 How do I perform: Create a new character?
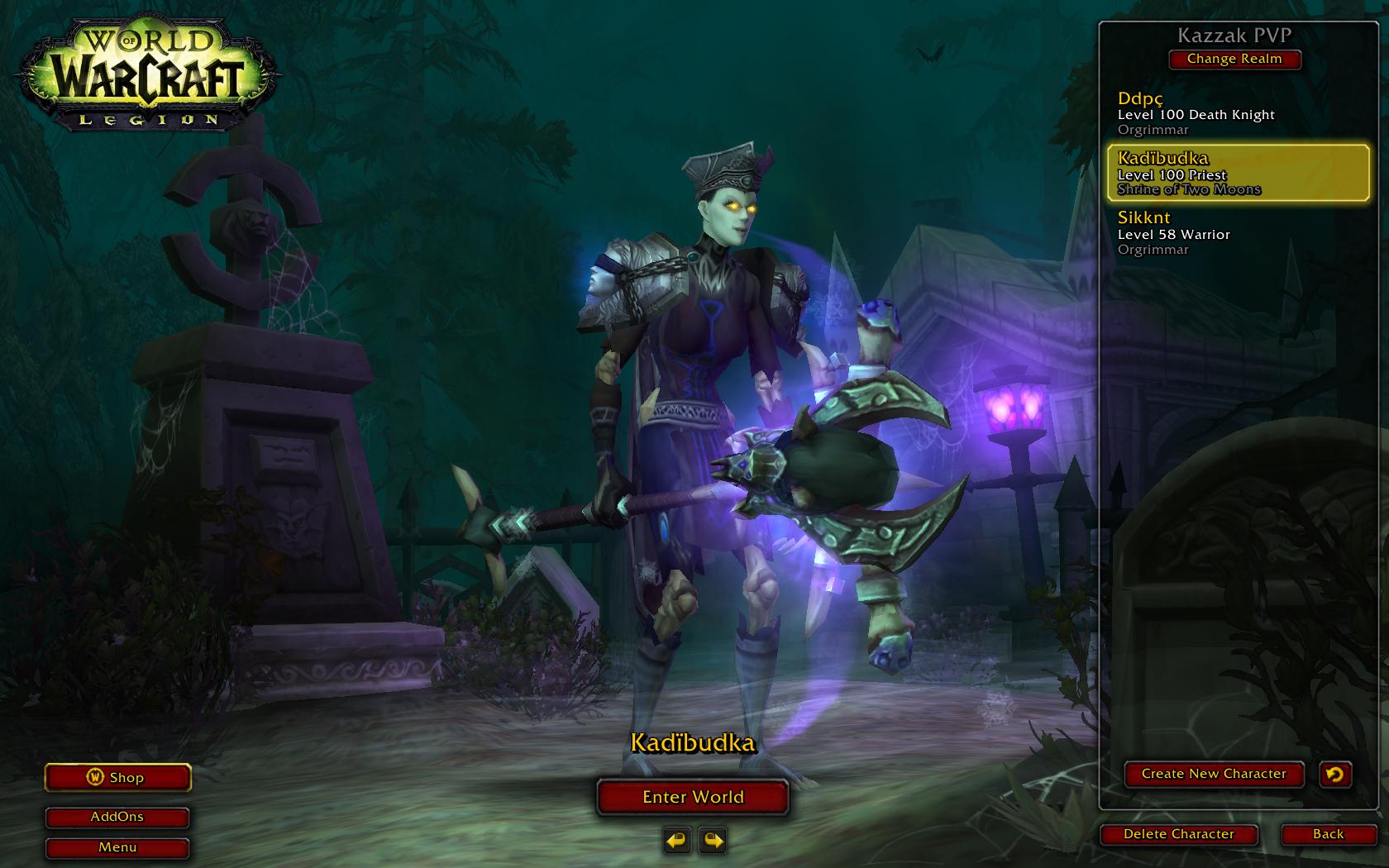(1214, 774)
